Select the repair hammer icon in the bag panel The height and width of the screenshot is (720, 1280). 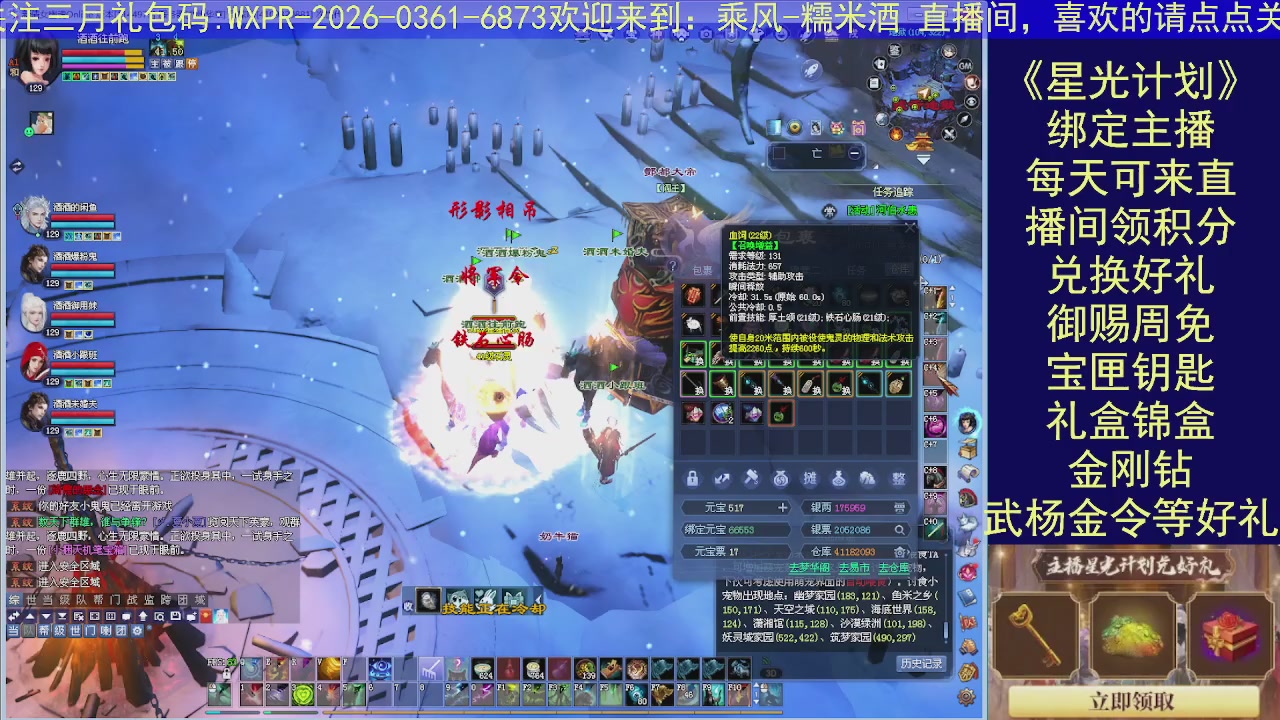(x=751, y=477)
